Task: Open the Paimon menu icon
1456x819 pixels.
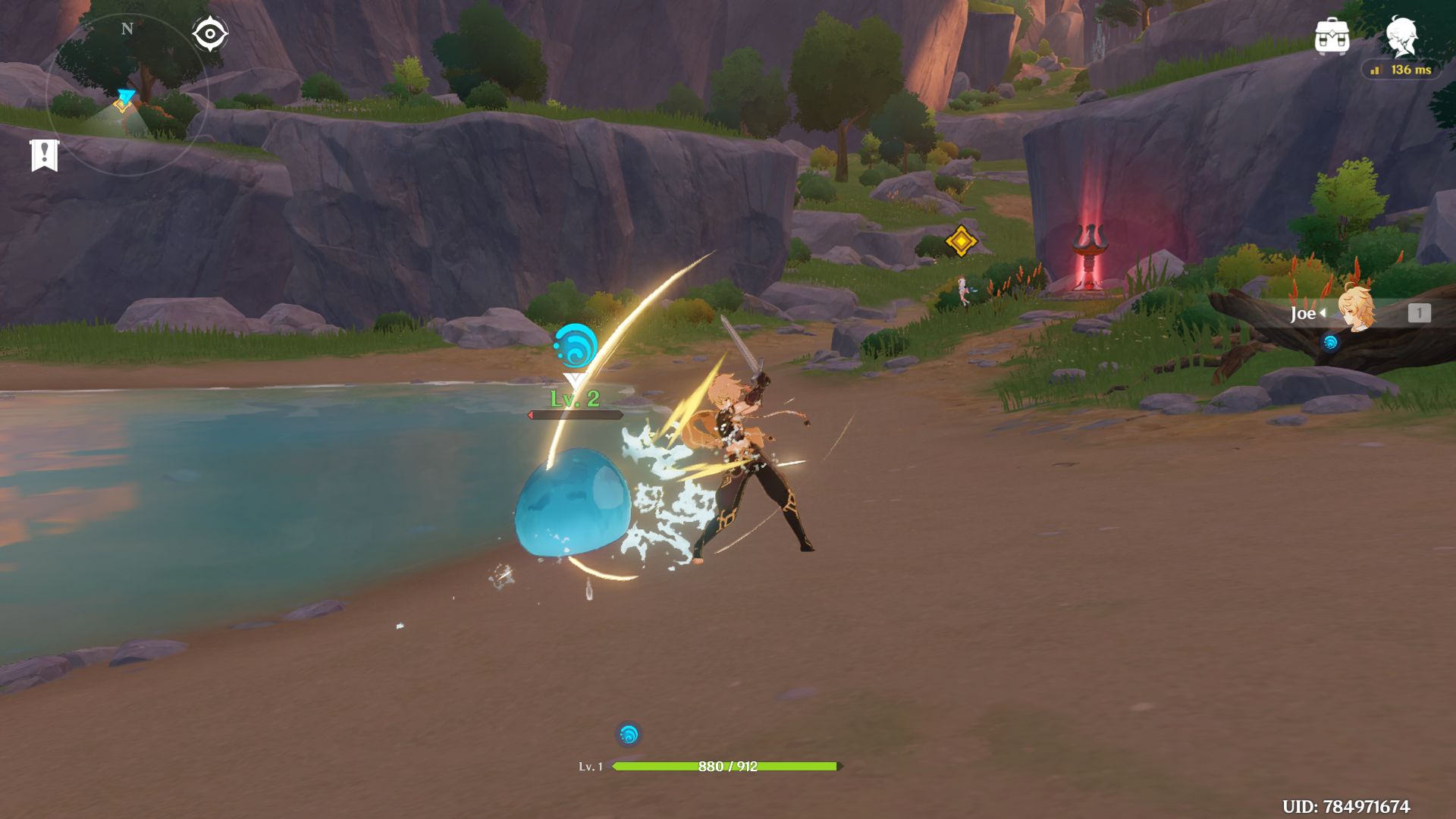Action: [x=1401, y=36]
